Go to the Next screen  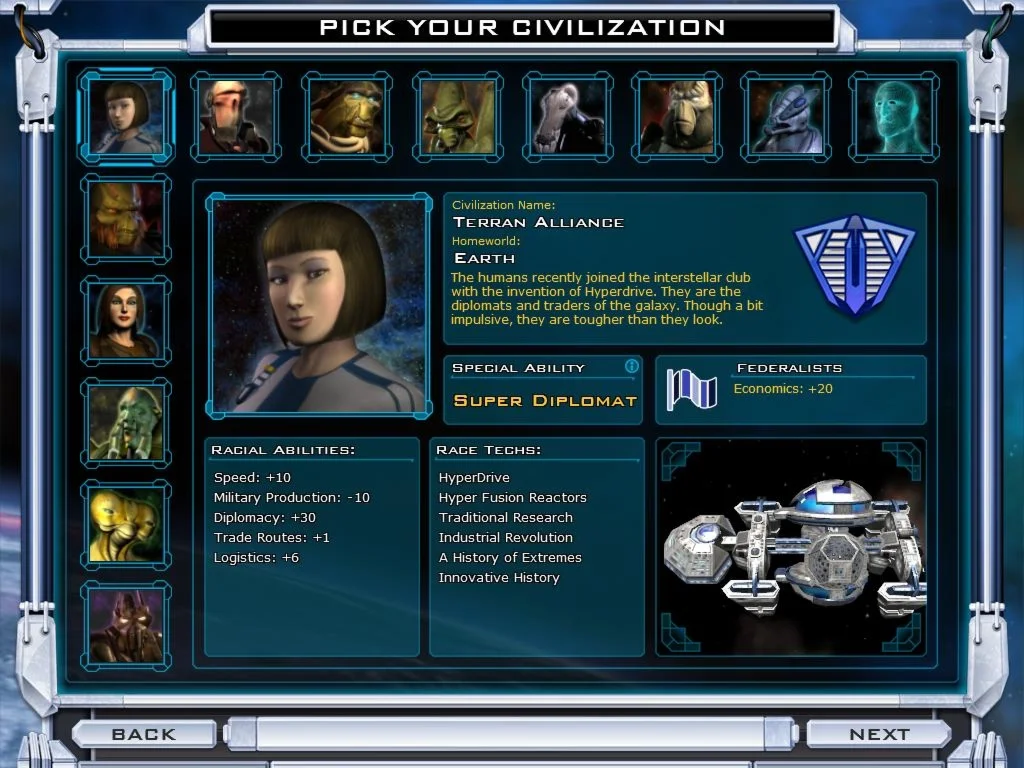pyautogui.click(x=878, y=734)
